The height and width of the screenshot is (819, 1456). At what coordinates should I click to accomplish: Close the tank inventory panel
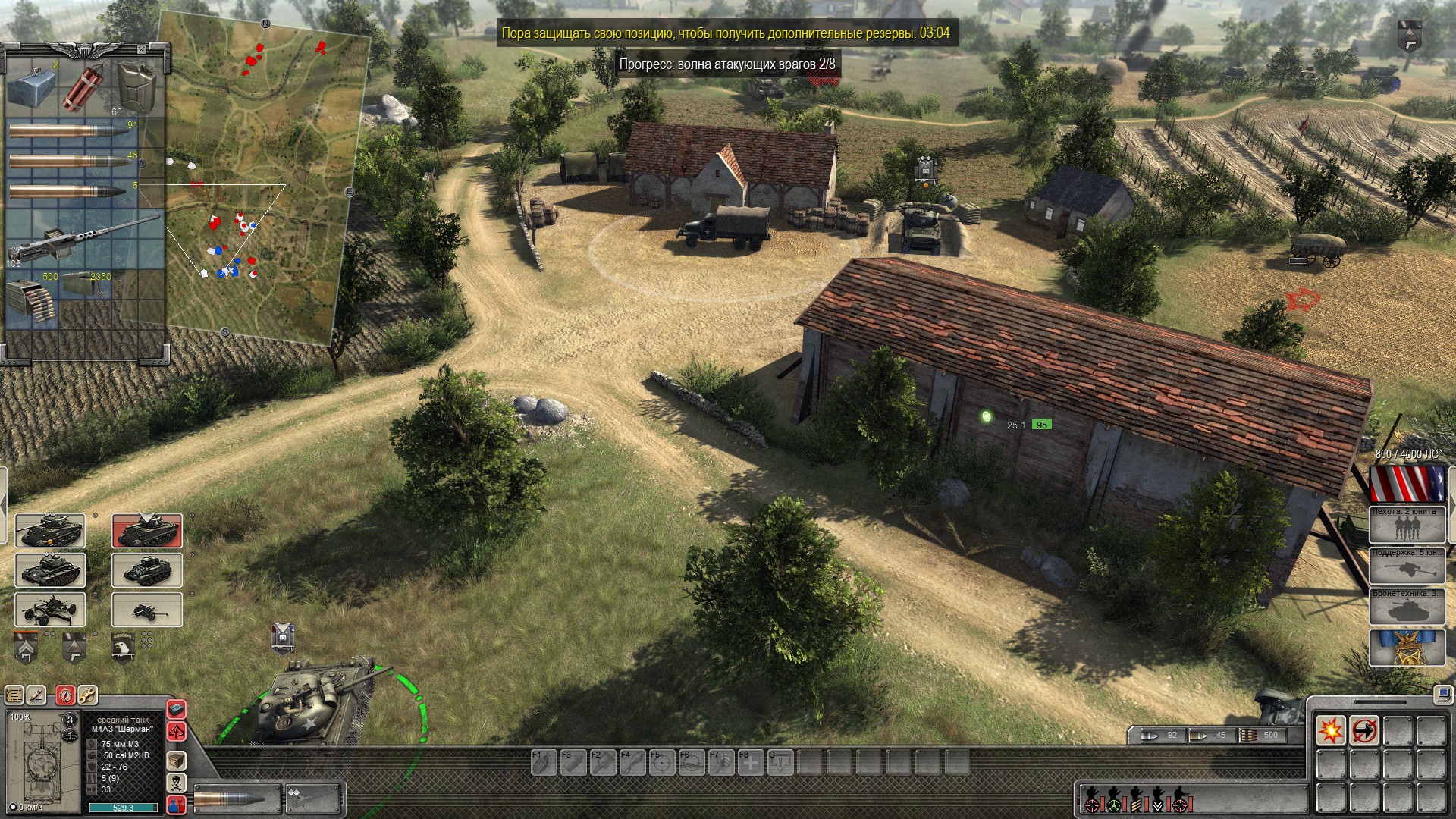(141, 50)
